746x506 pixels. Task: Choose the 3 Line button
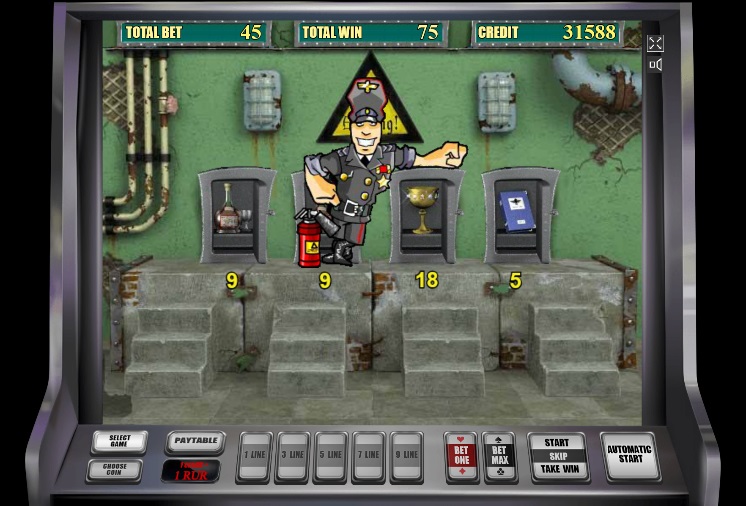(292, 457)
